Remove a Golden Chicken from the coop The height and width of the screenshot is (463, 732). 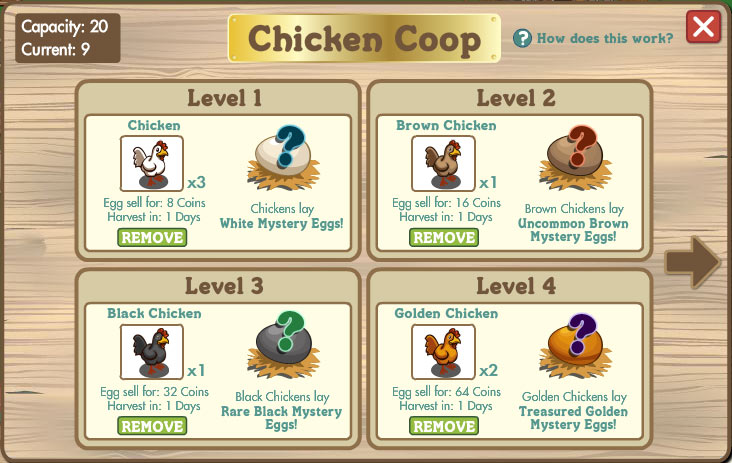(x=444, y=426)
